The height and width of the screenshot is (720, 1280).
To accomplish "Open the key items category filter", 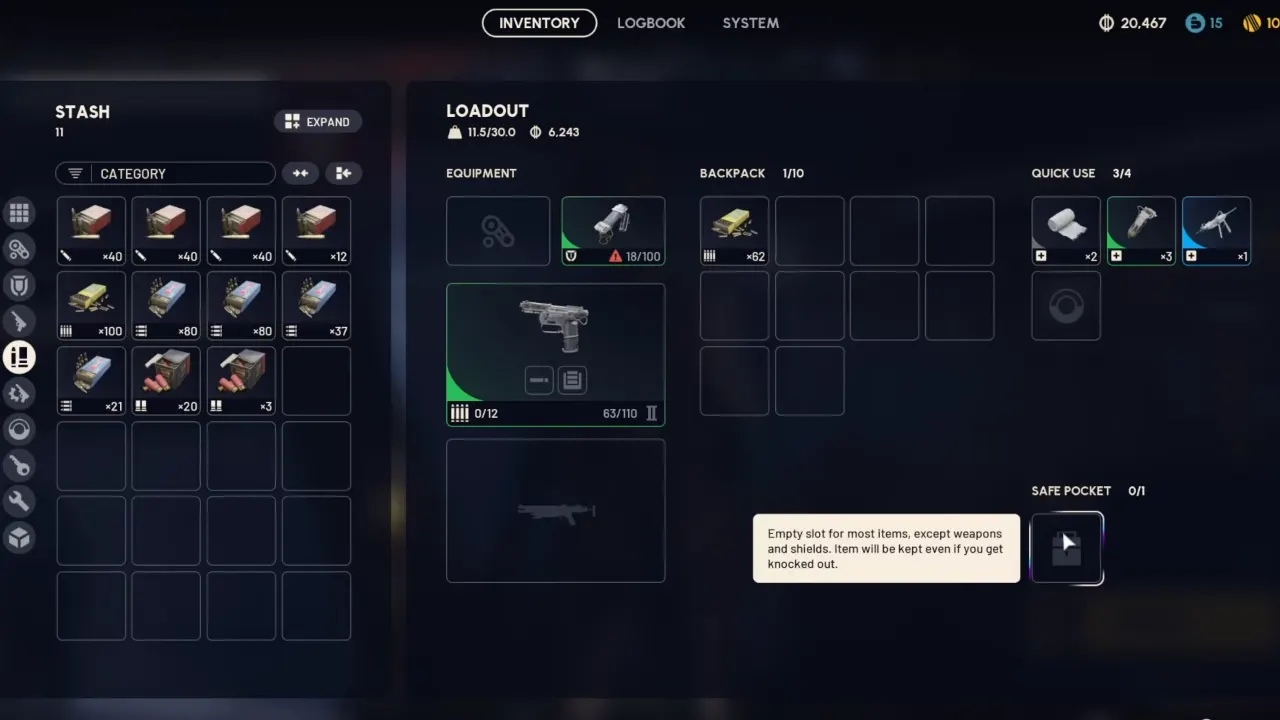I will (20, 465).
